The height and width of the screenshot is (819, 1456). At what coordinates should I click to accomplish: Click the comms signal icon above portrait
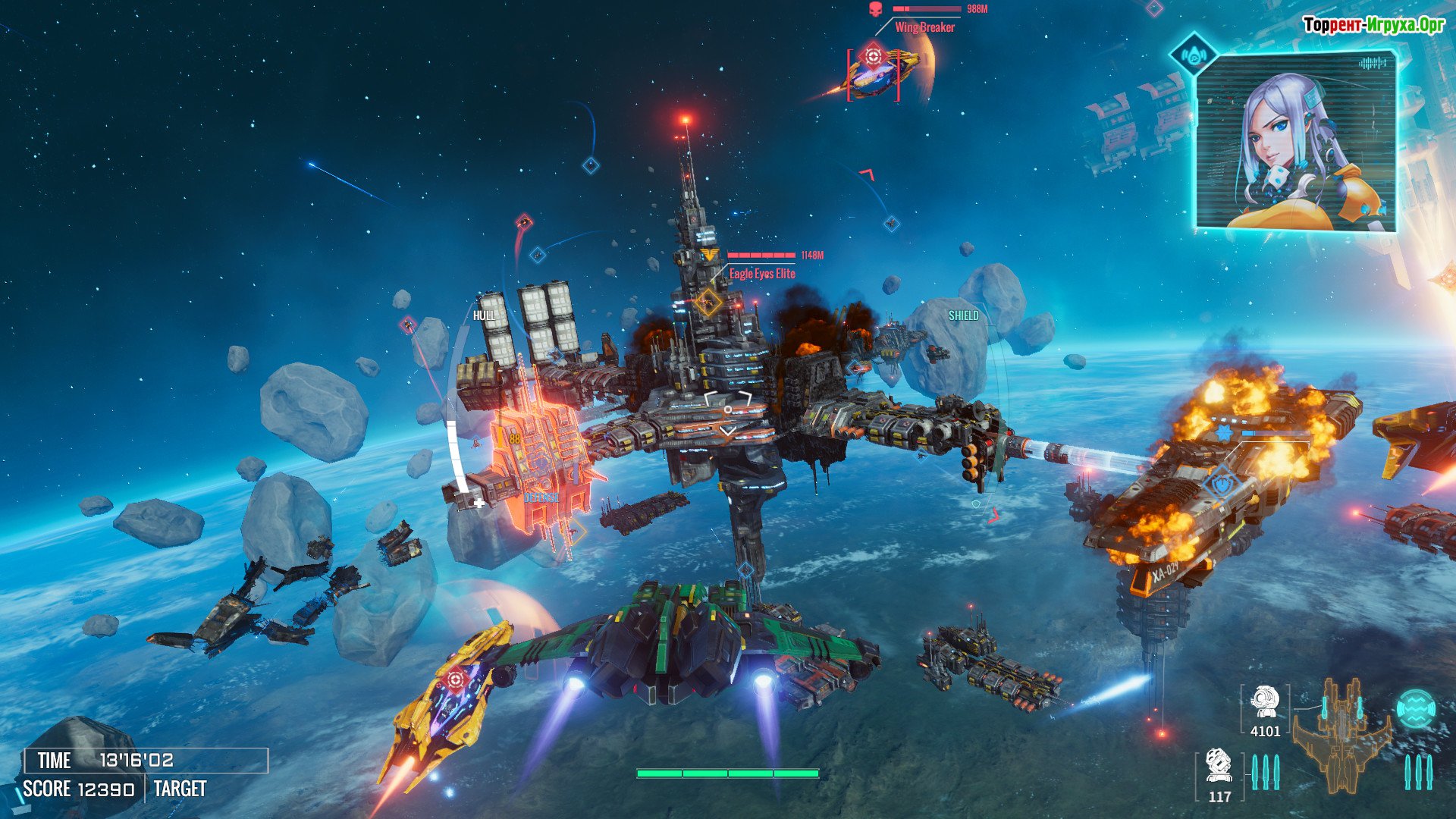point(1194,55)
